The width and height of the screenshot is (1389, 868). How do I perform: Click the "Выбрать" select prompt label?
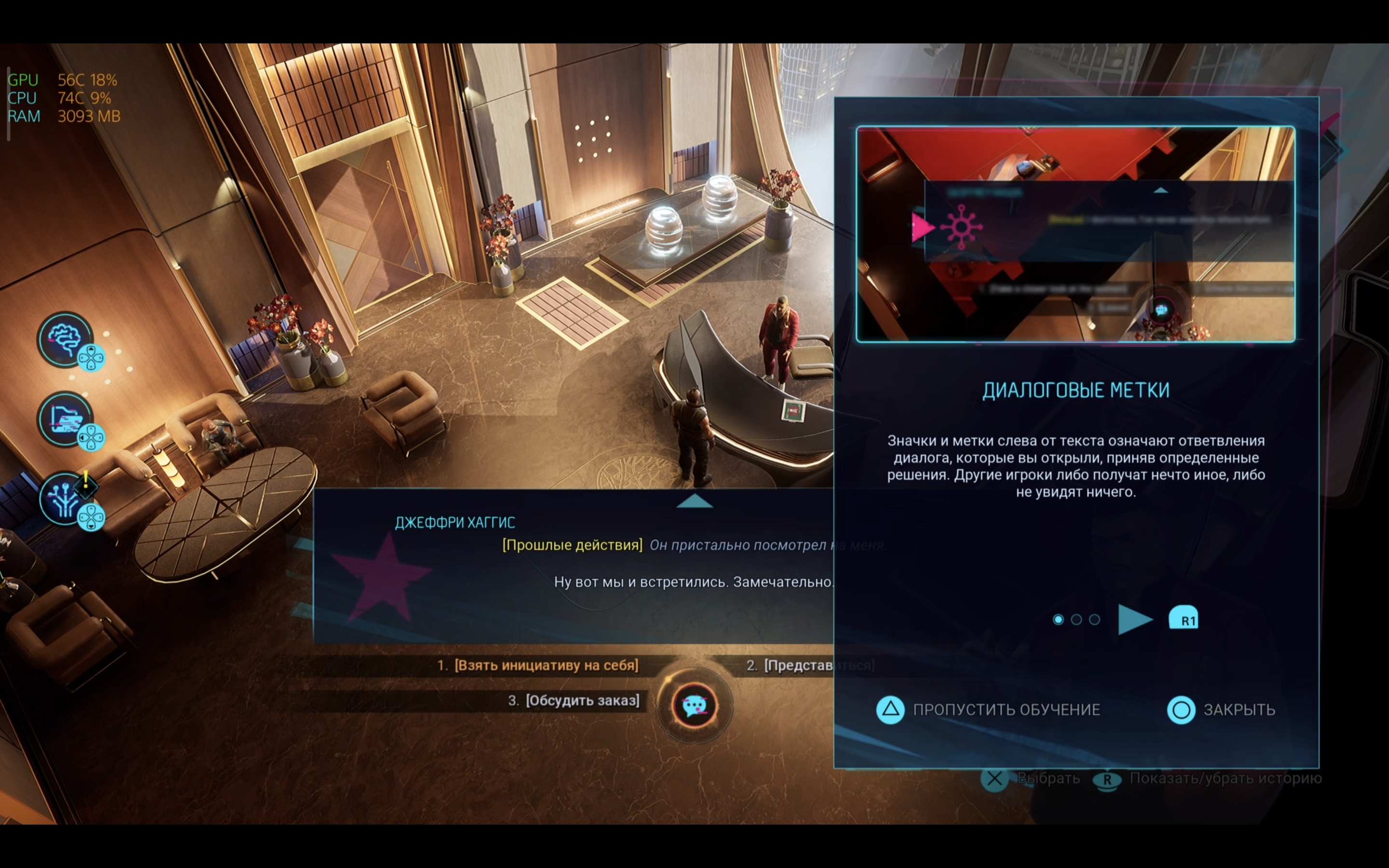coord(1048,778)
